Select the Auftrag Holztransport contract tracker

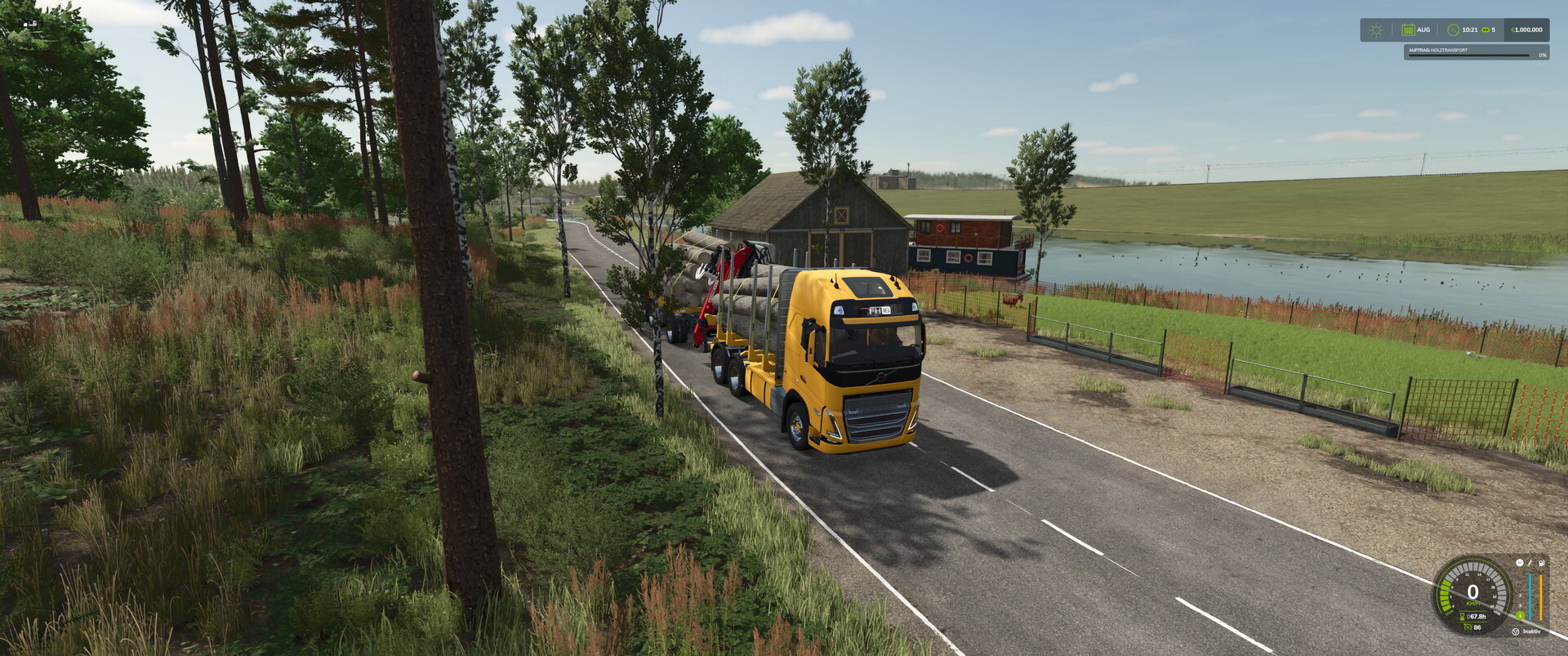[1476, 52]
